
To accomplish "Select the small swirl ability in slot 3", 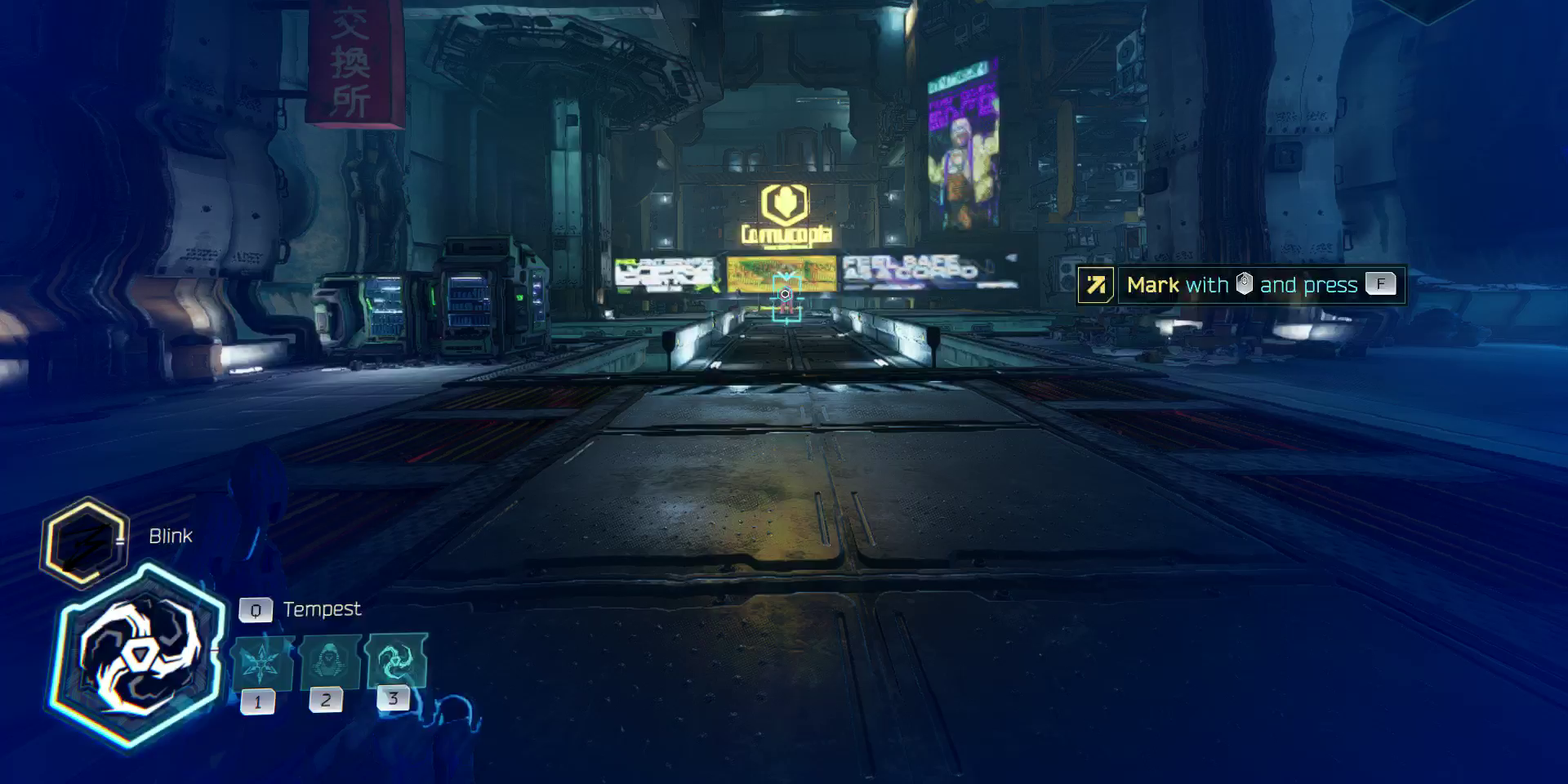I will pyautogui.click(x=395, y=660).
